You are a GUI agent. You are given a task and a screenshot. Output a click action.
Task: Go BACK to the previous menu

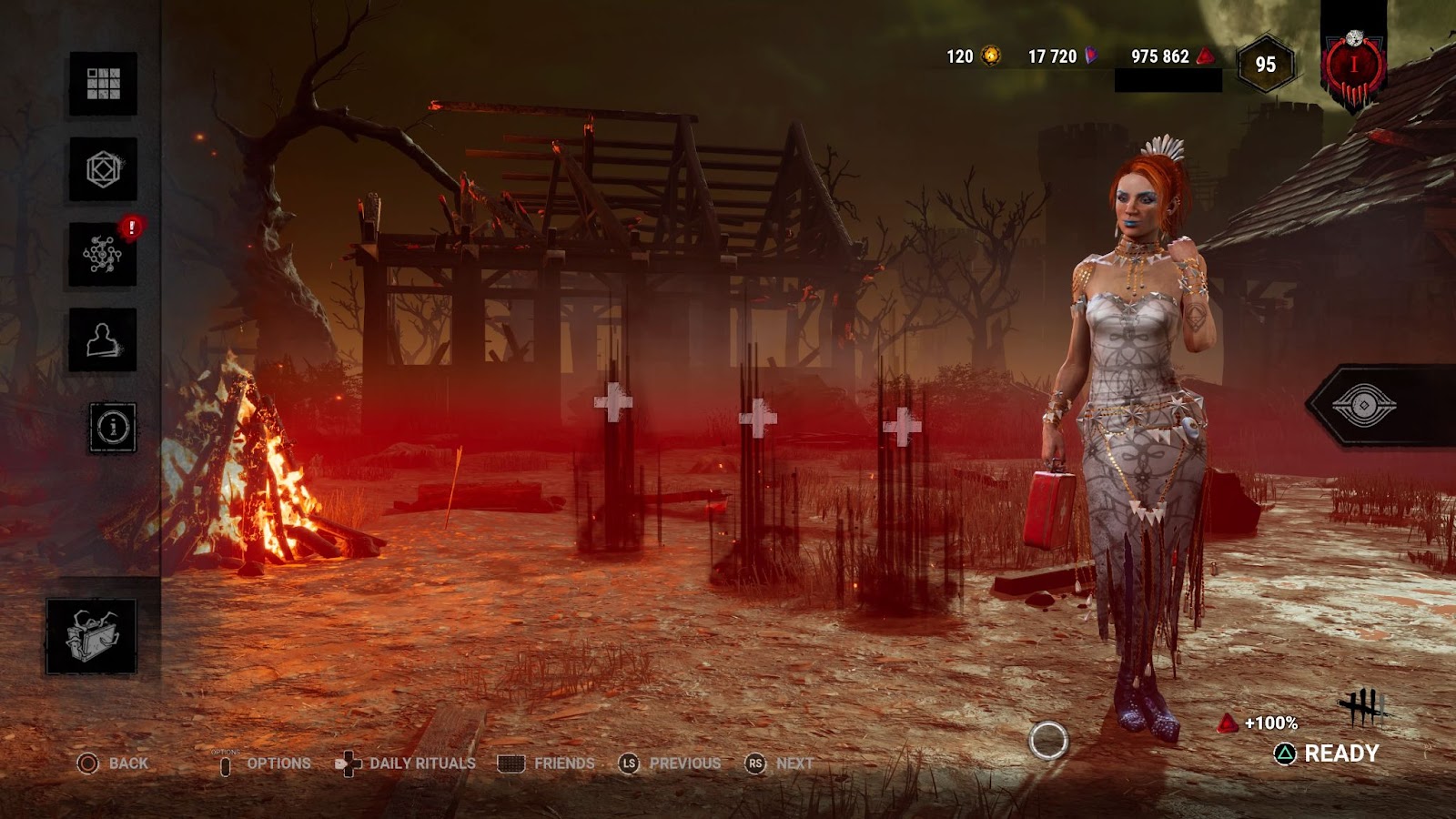(x=113, y=763)
